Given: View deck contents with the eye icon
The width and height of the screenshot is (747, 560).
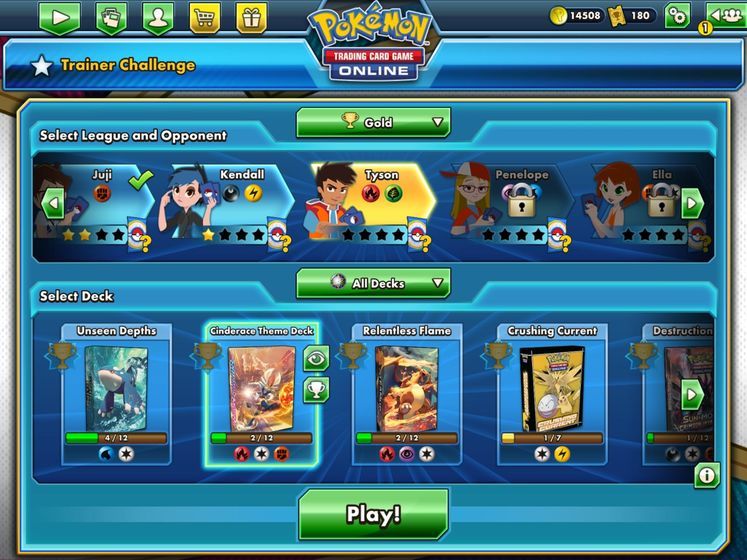Looking at the screenshot, I should pyautogui.click(x=317, y=358).
